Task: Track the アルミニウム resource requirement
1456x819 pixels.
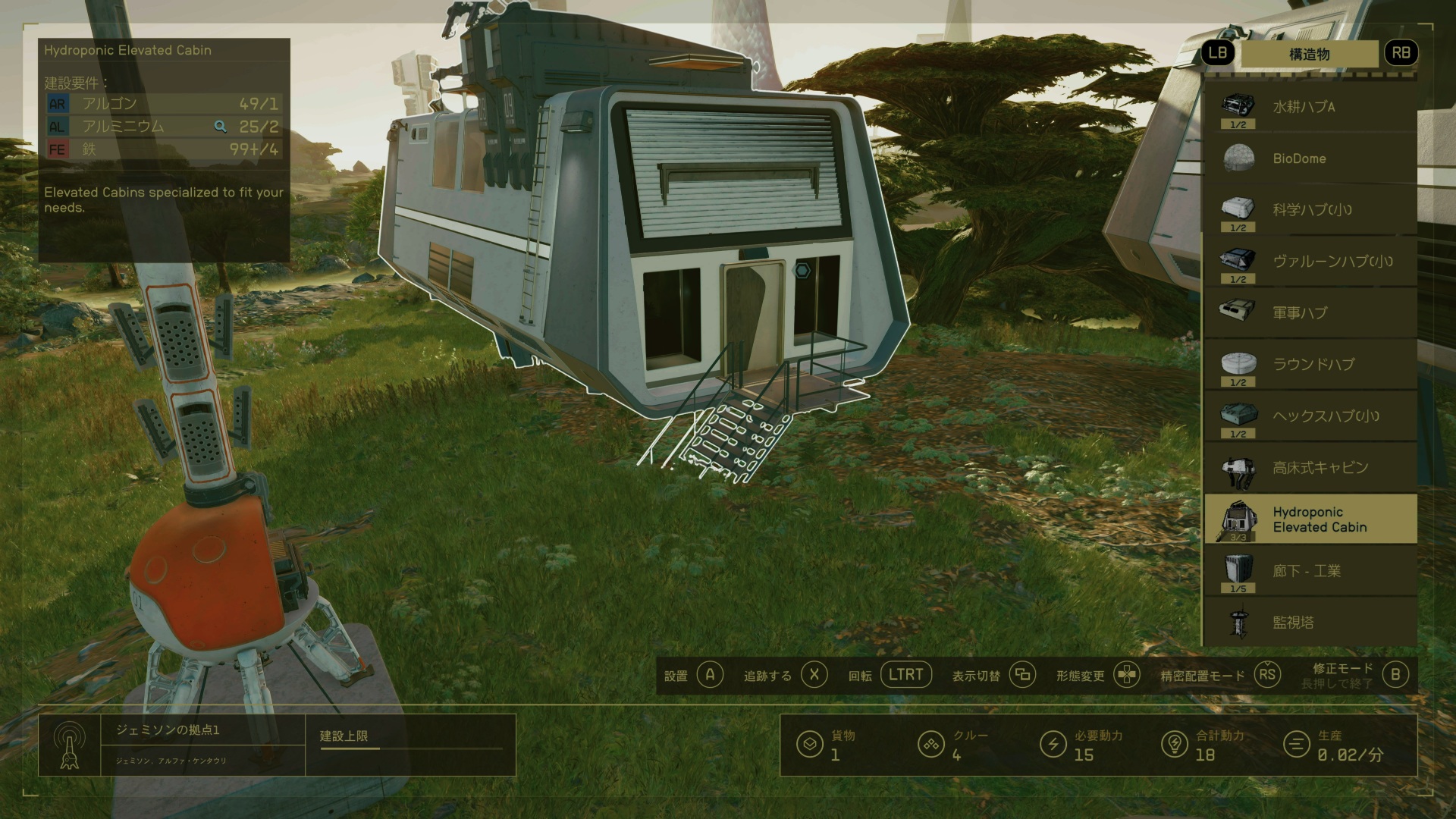Action: tap(220, 127)
